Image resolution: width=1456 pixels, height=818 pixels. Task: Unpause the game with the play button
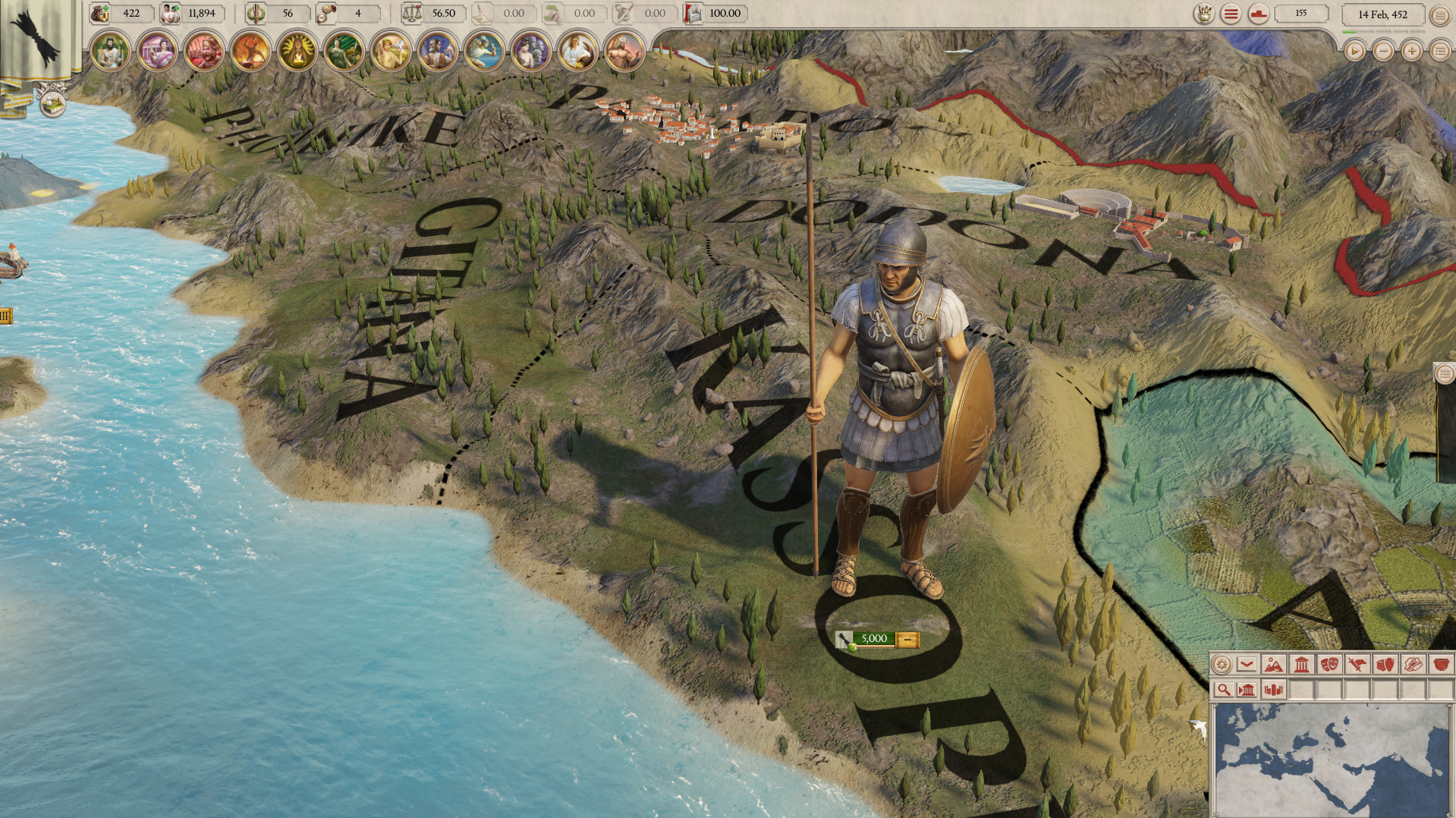pyautogui.click(x=1356, y=52)
